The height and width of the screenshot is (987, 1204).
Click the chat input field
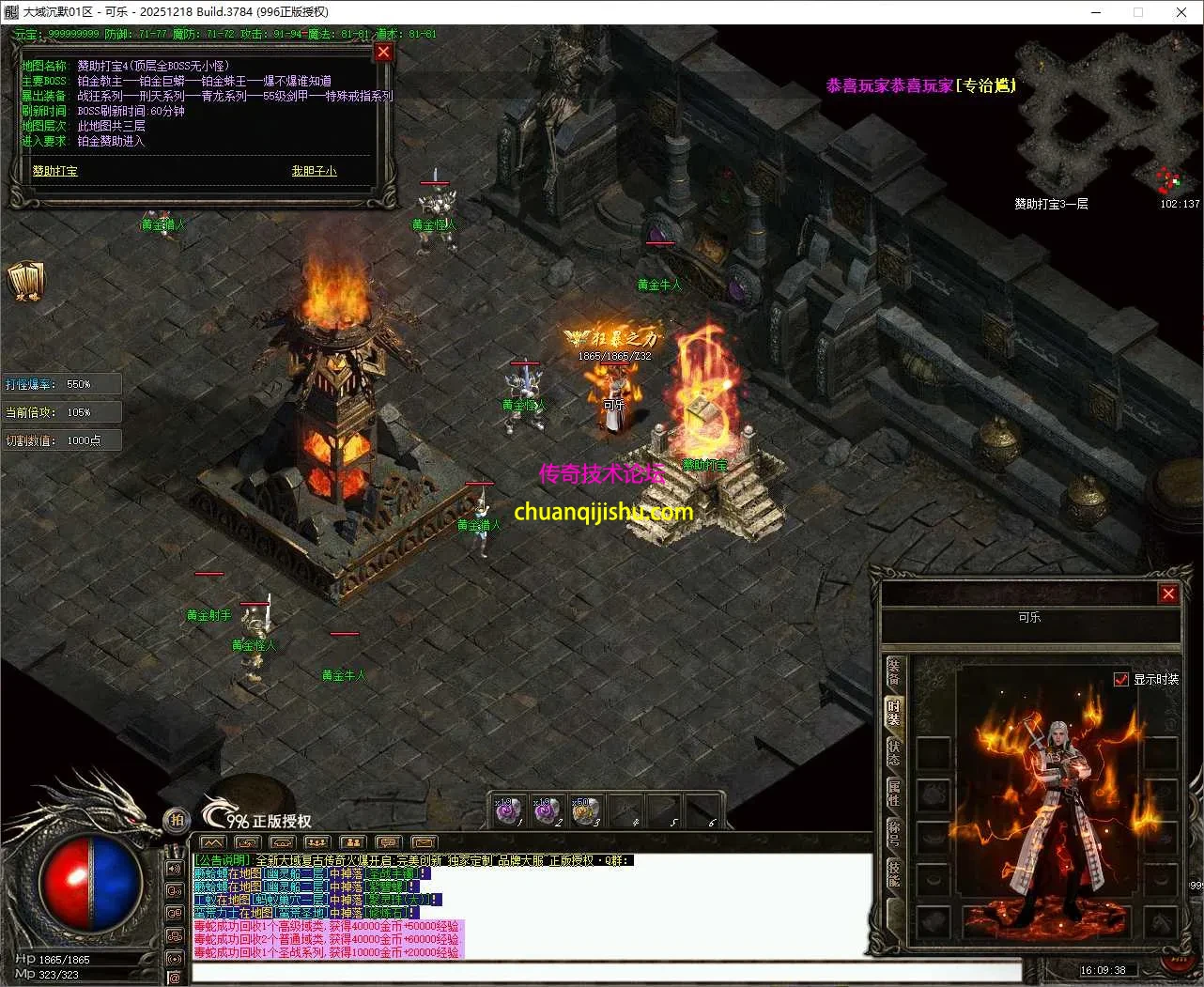click(x=606, y=971)
